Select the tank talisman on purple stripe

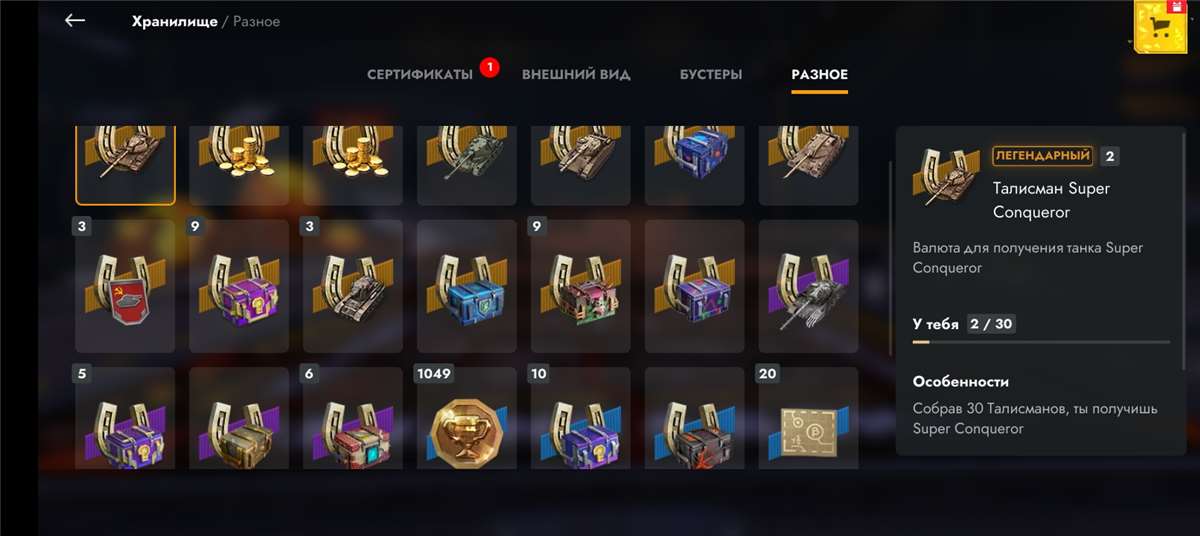[809, 286]
